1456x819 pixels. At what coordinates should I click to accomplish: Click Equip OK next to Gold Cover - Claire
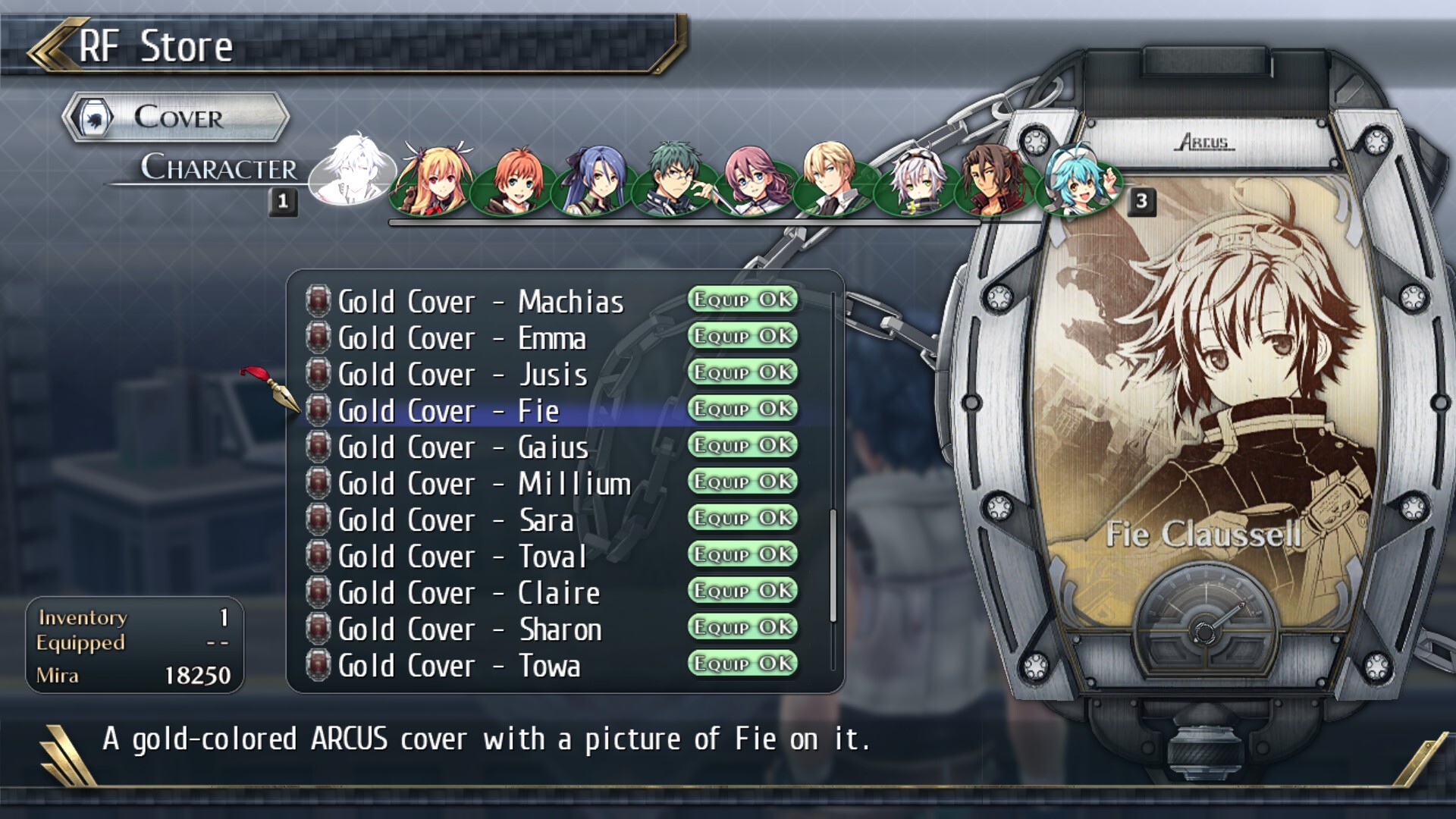pyautogui.click(x=742, y=592)
